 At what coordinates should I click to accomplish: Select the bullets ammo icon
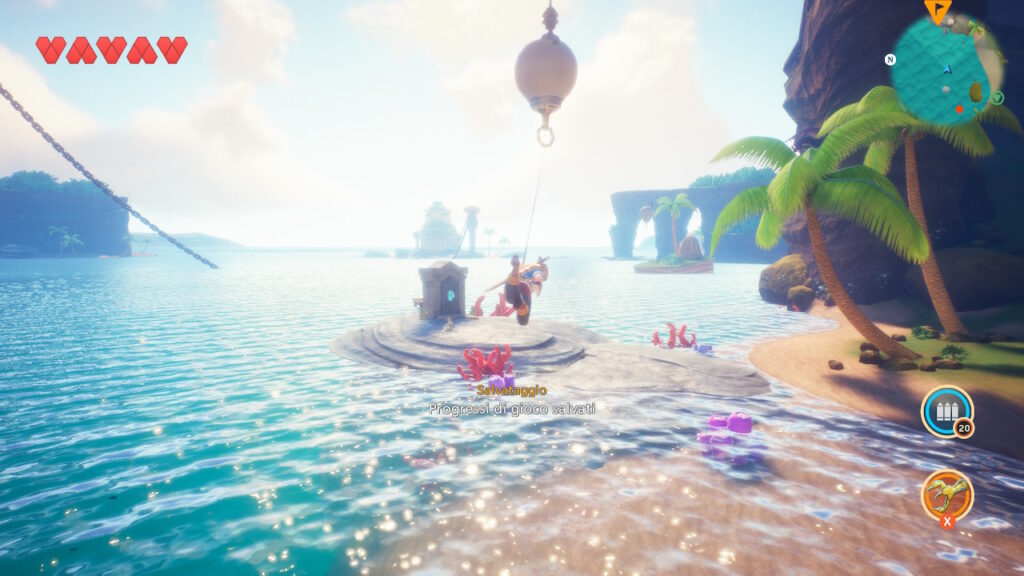point(946,411)
